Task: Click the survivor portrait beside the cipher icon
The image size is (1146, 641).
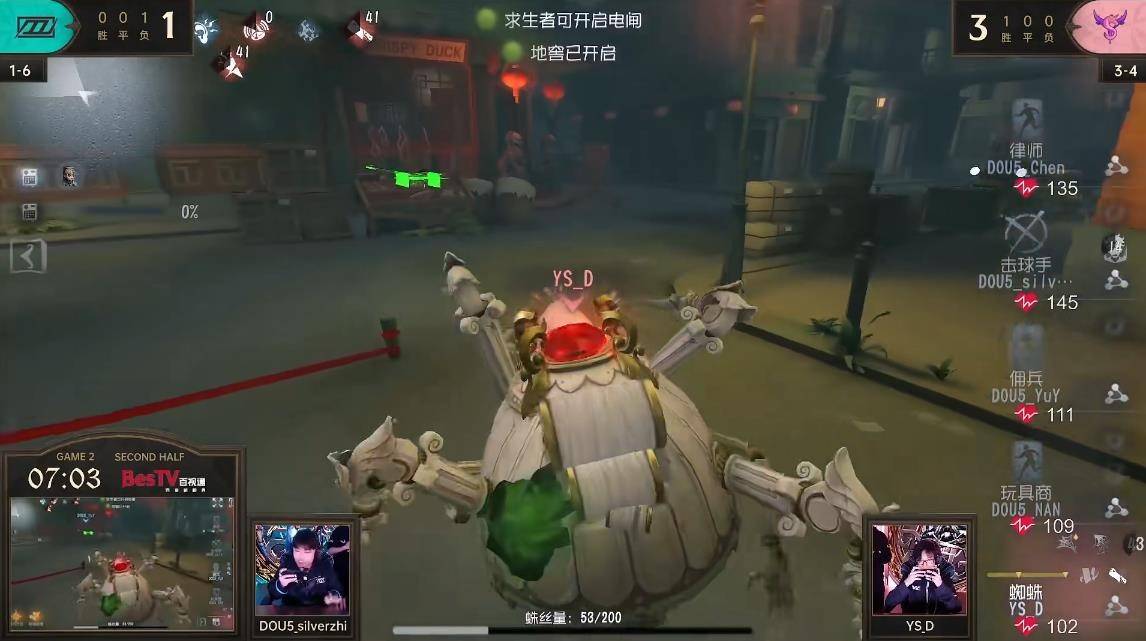Action: [69, 177]
